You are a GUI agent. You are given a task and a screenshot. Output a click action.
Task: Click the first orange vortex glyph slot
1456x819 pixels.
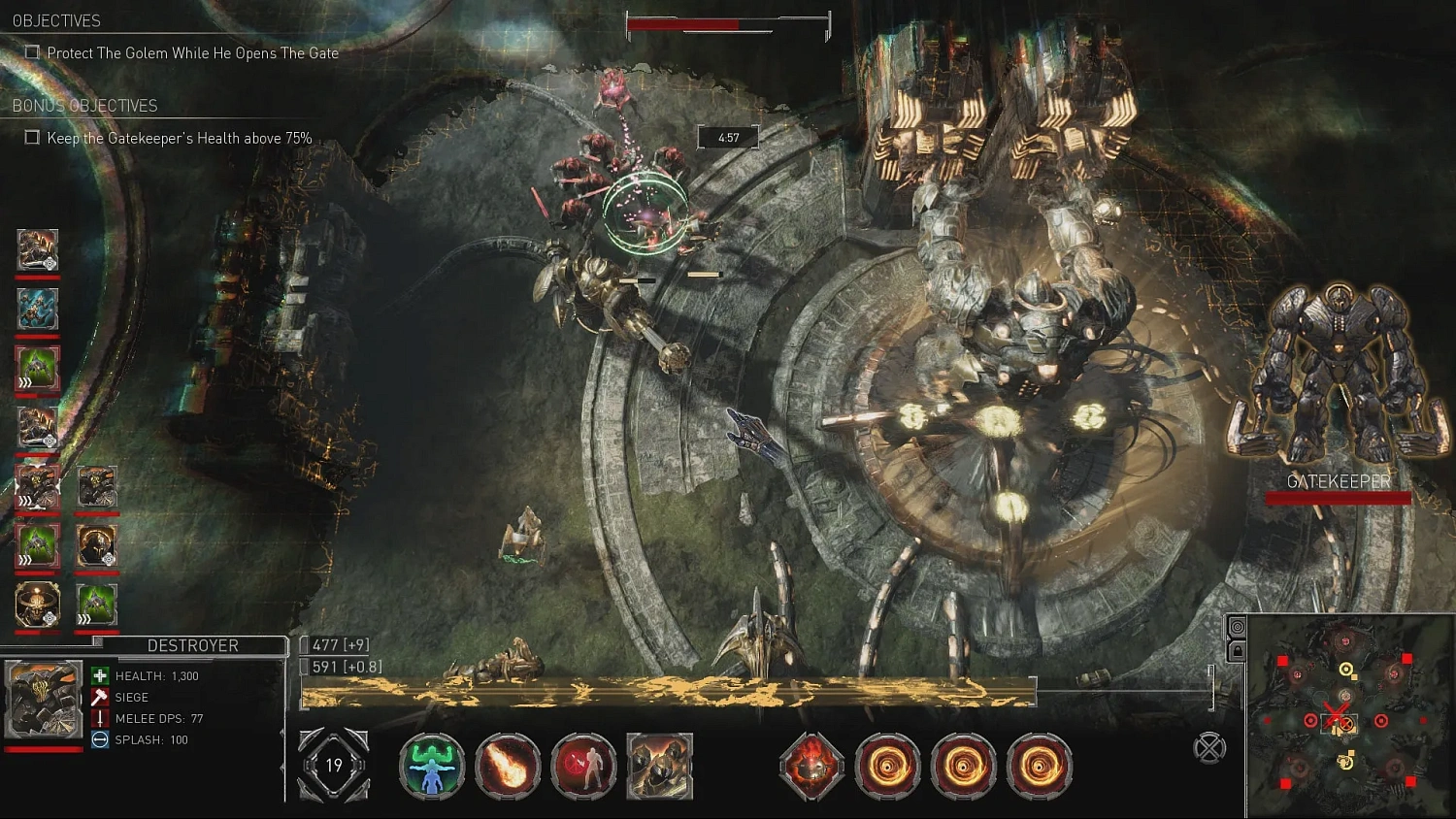click(889, 767)
